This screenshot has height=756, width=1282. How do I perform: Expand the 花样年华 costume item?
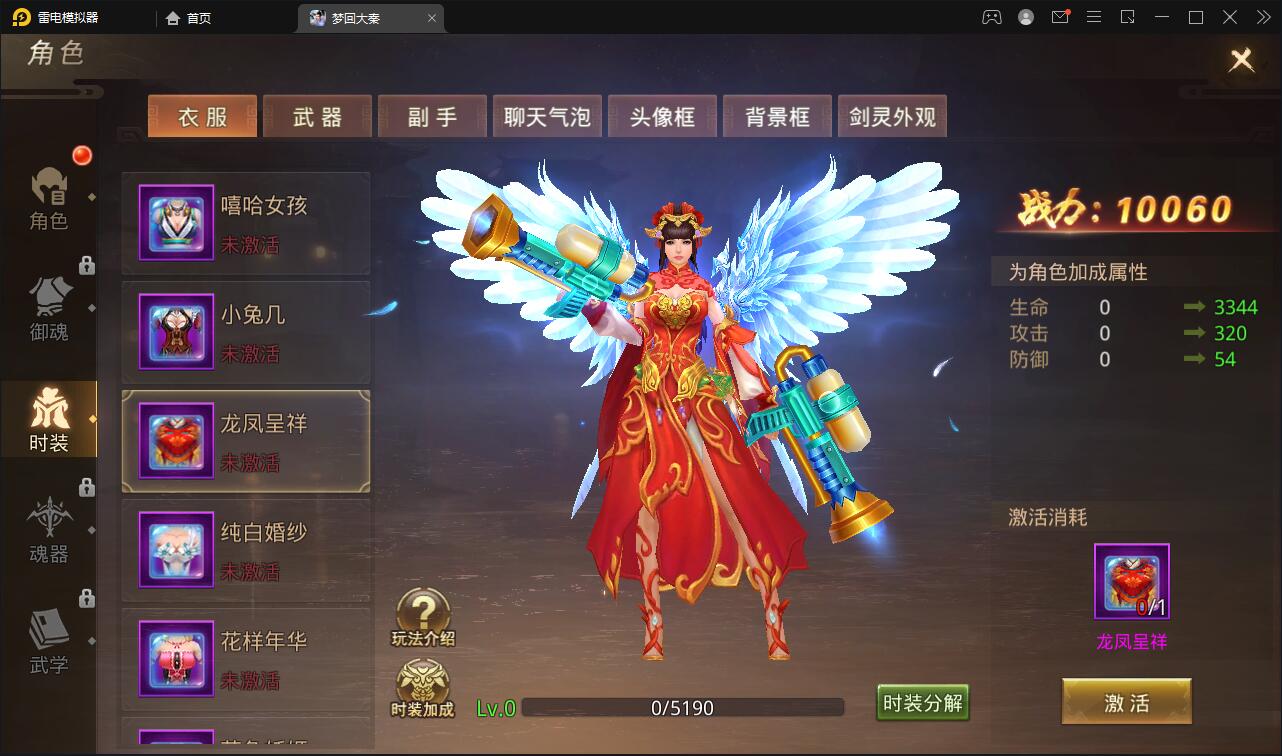[x=246, y=658]
